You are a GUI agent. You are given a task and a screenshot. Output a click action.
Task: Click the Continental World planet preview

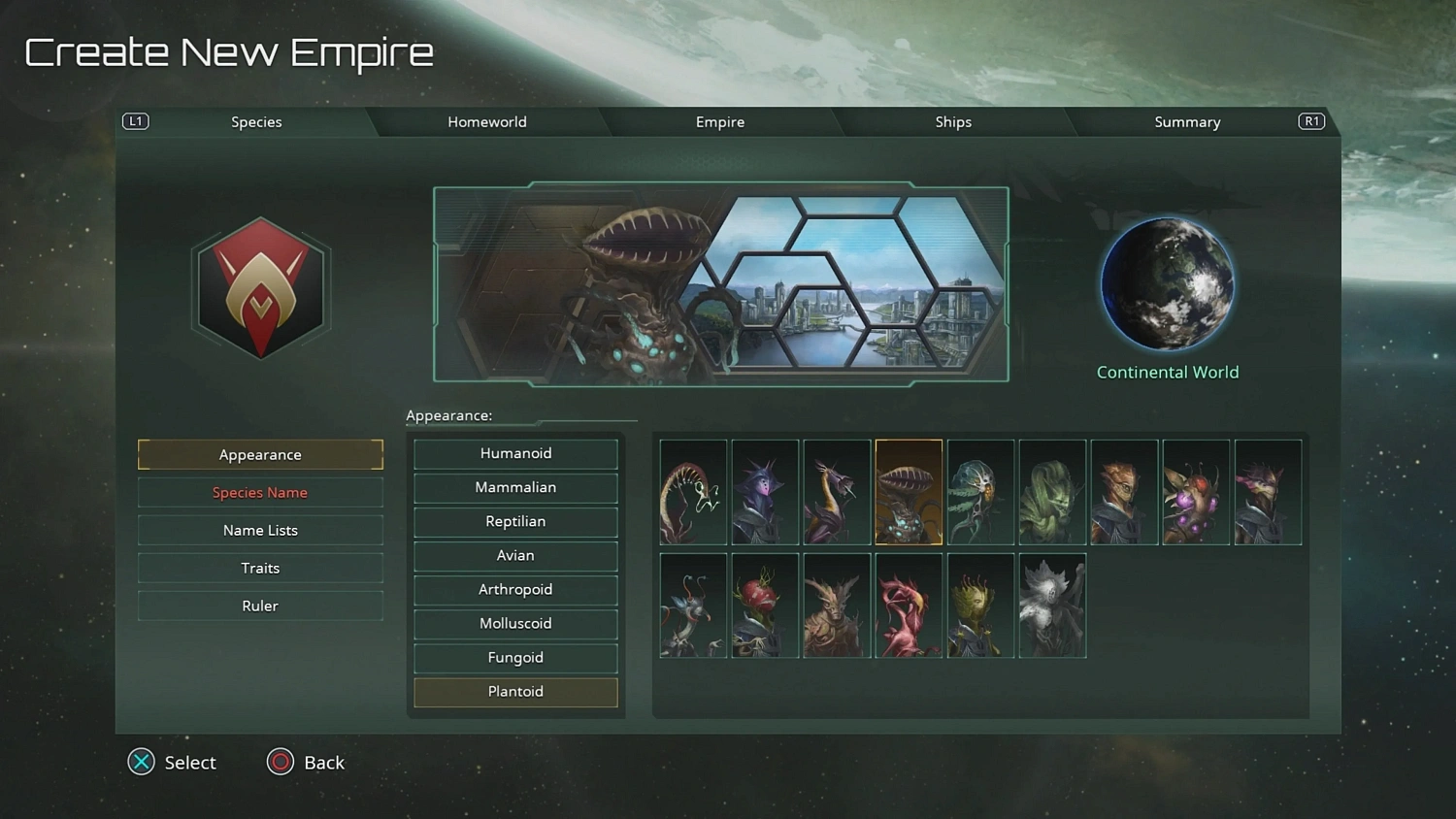pos(1167,282)
